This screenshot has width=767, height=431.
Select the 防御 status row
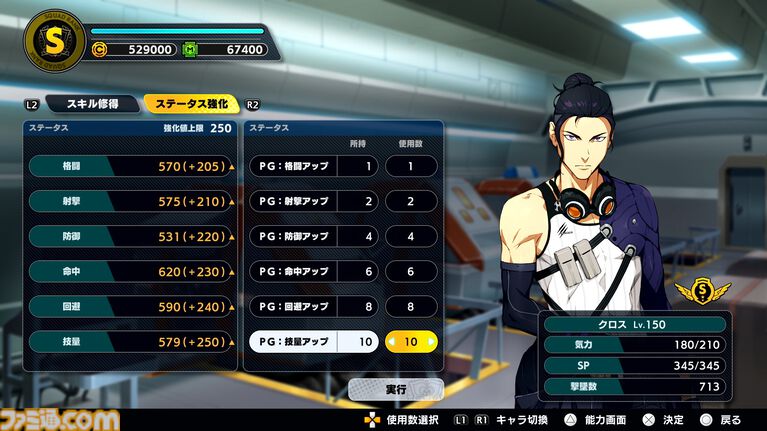[x=133, y=236]
